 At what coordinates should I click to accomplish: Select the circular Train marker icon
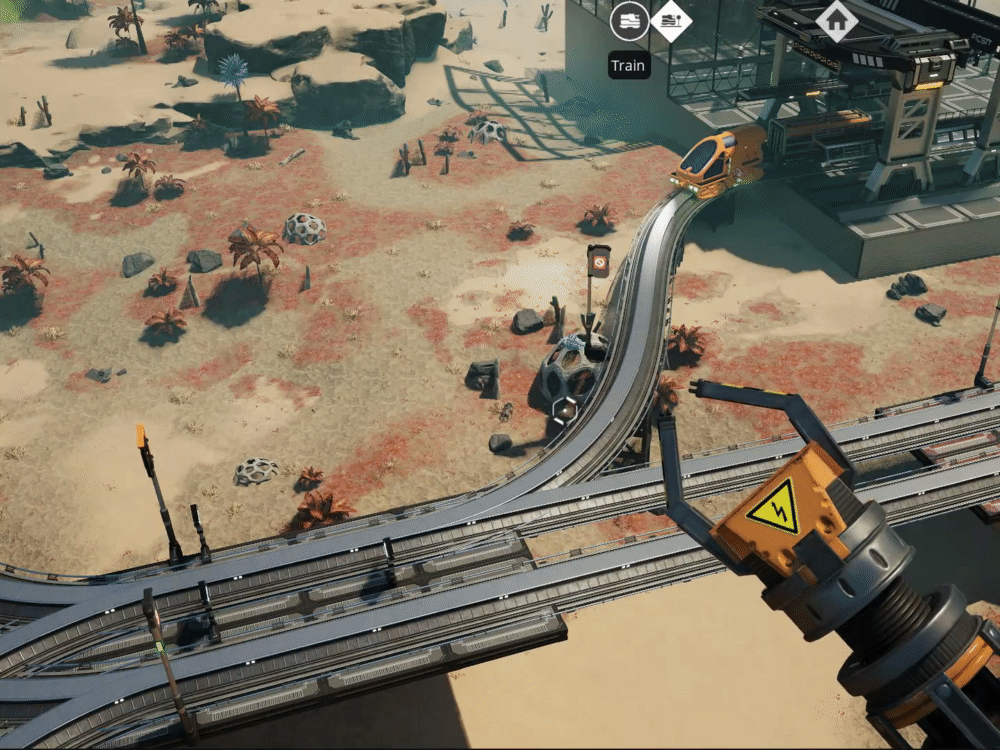point(629,20)
